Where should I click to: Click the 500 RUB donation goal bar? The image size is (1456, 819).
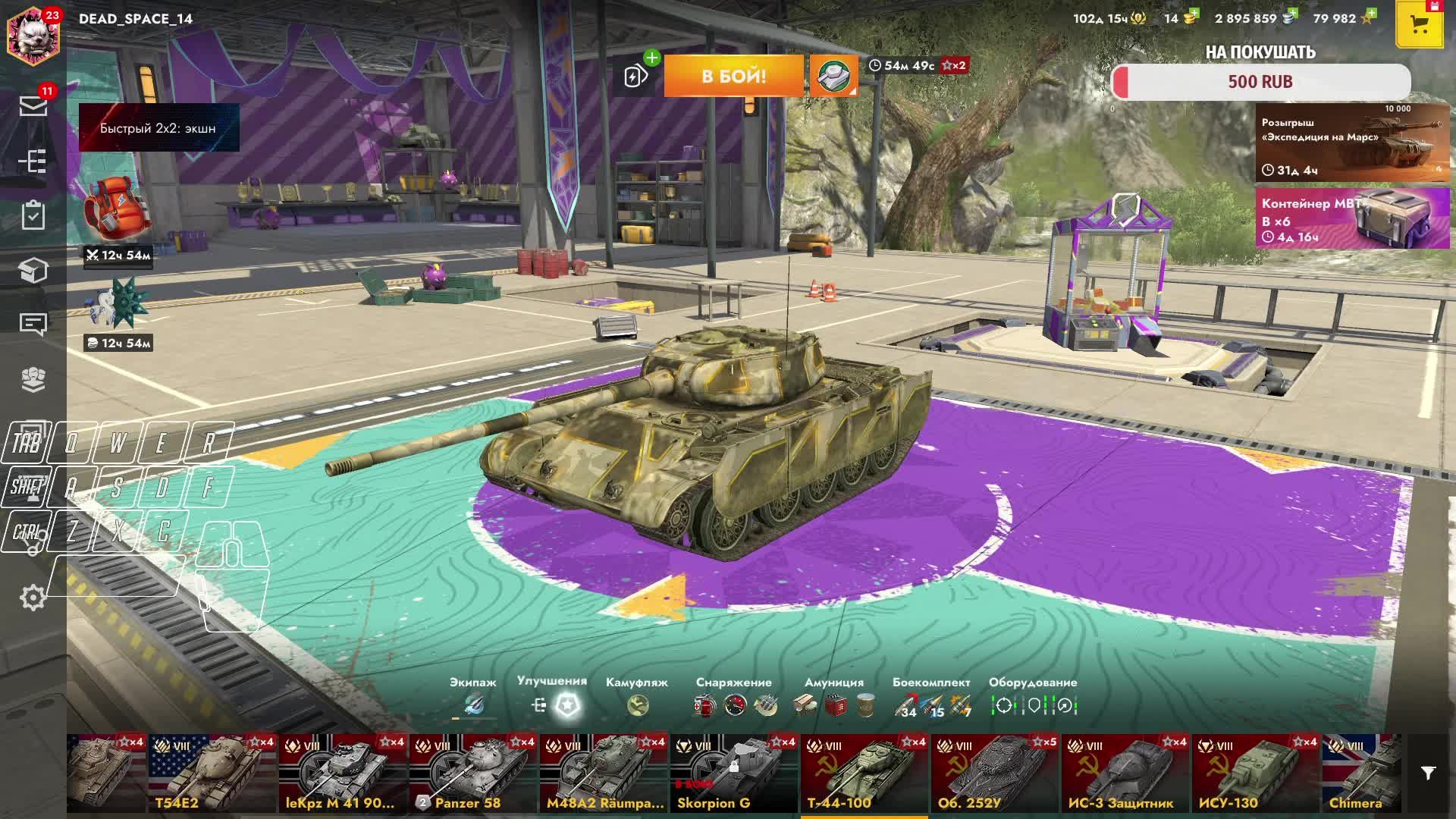[1260, 82]
